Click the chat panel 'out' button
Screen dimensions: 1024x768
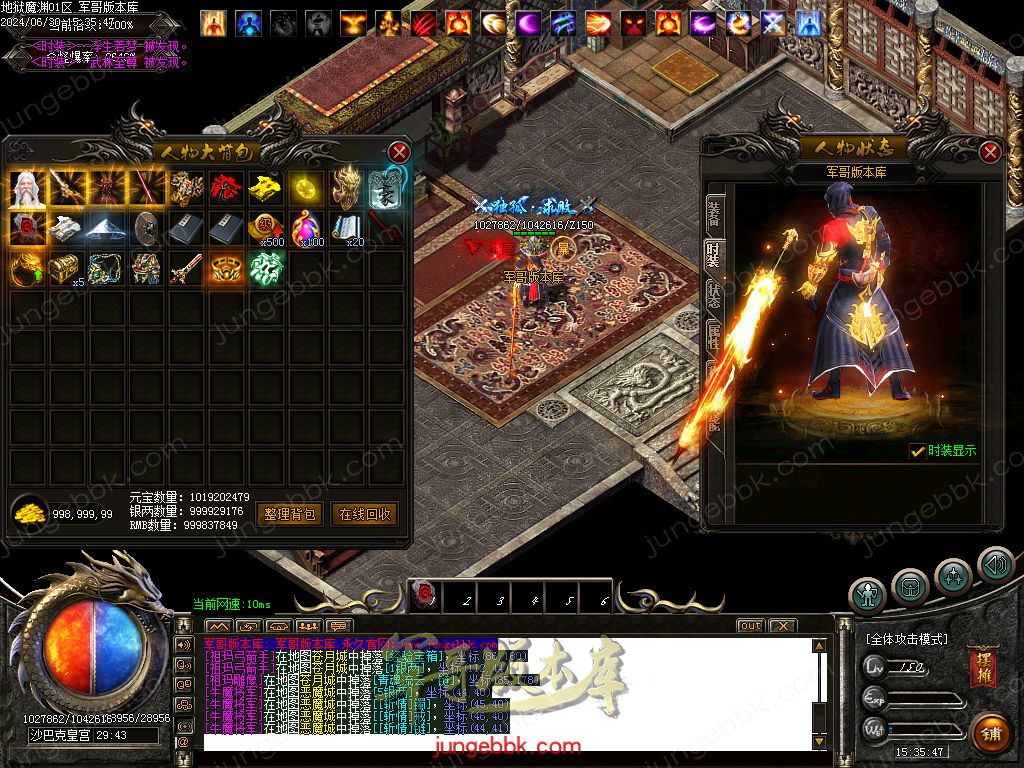[x=750, y=626]
